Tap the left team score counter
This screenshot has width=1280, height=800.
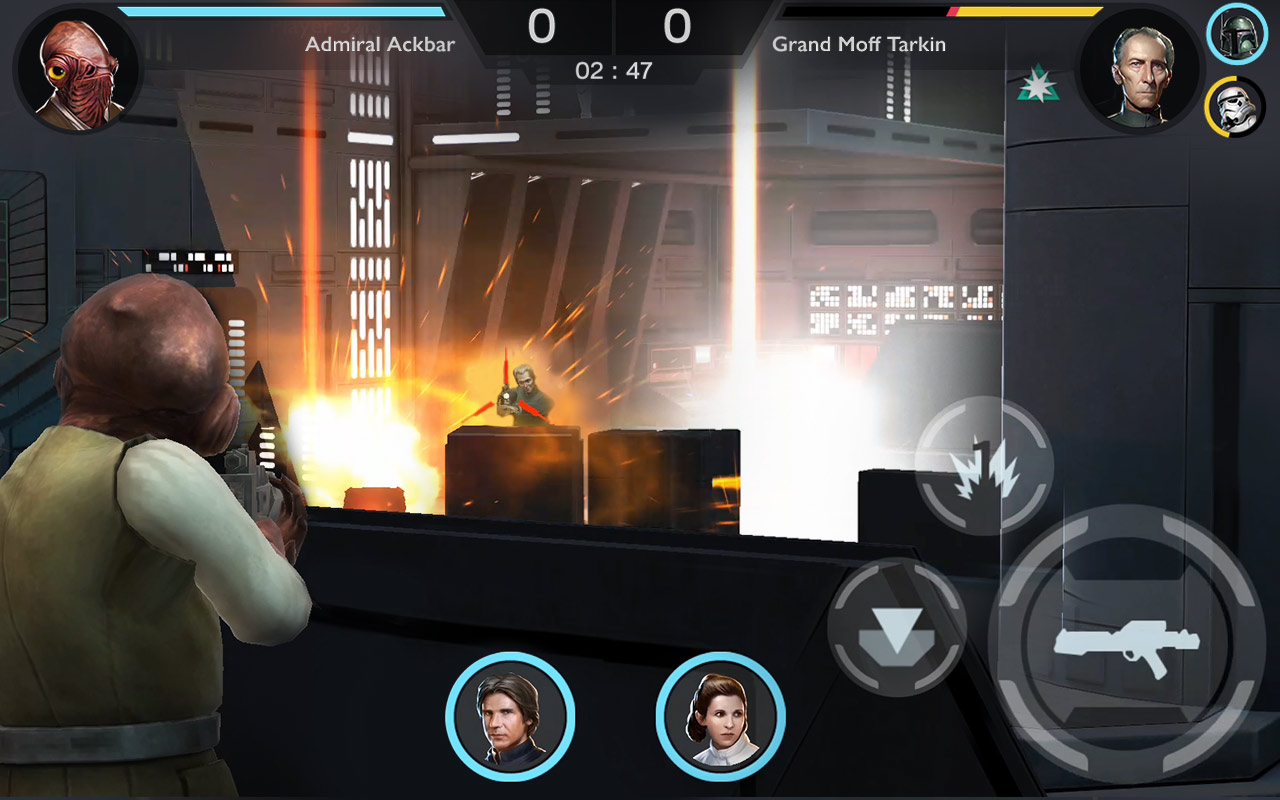click(x=541, y=28)
